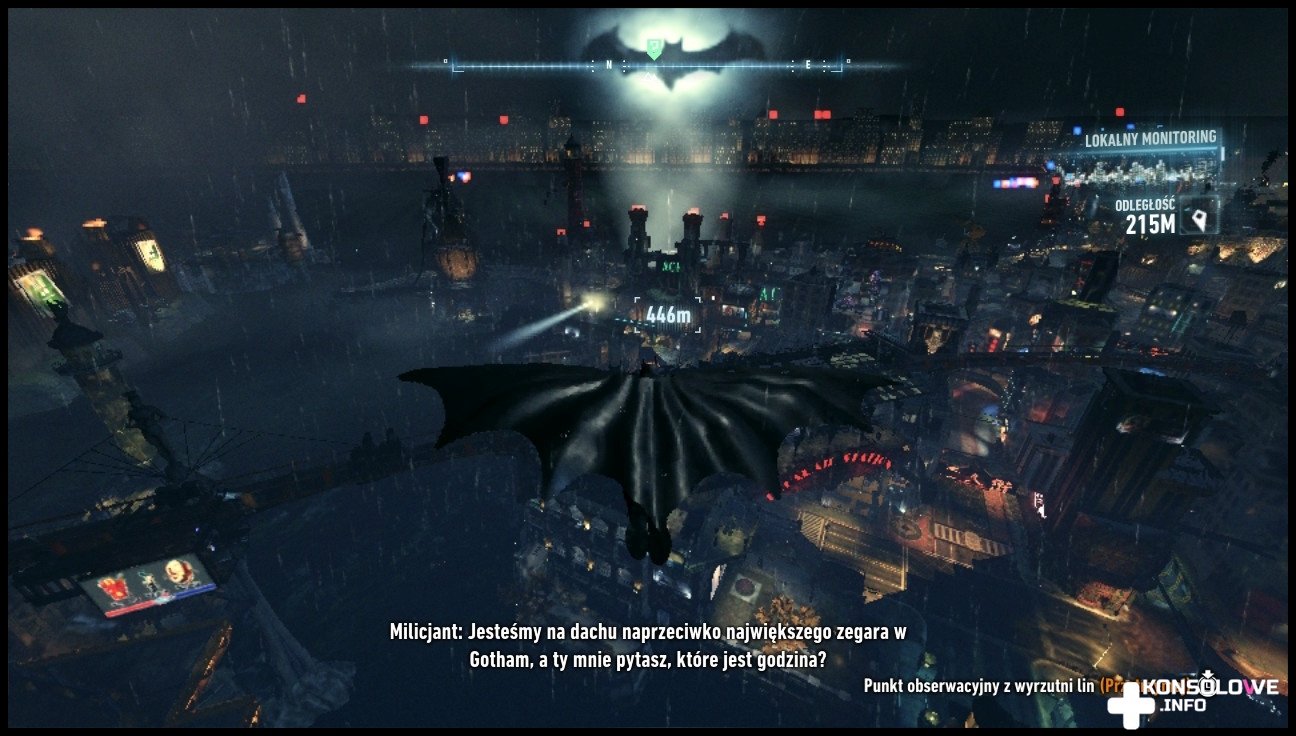Select the Lokalny Monitoring objective tracker
This screenshot has height=736, width=1296.
[x=1150, y=138]
